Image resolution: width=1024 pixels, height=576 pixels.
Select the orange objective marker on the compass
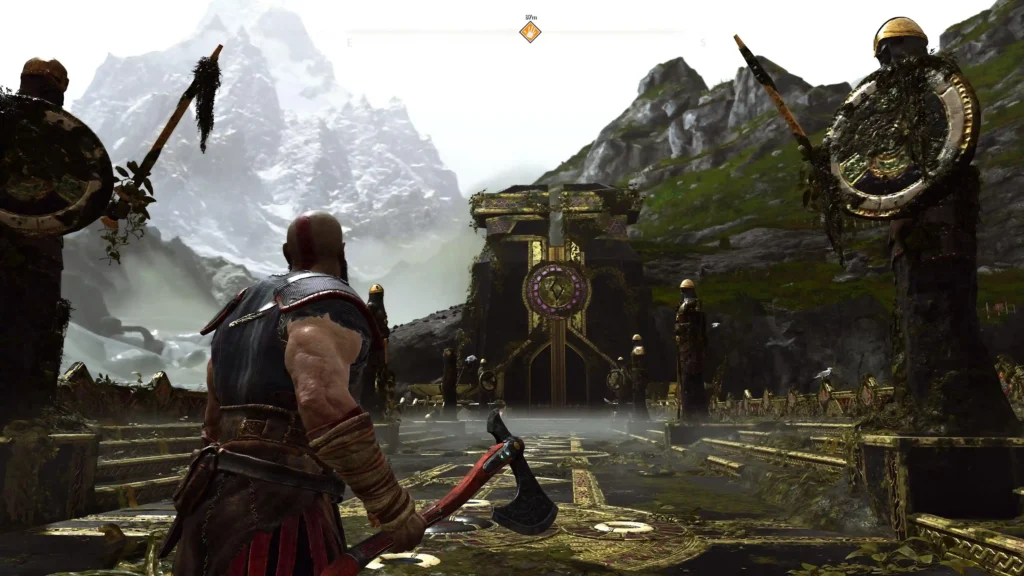pos(530,32)
